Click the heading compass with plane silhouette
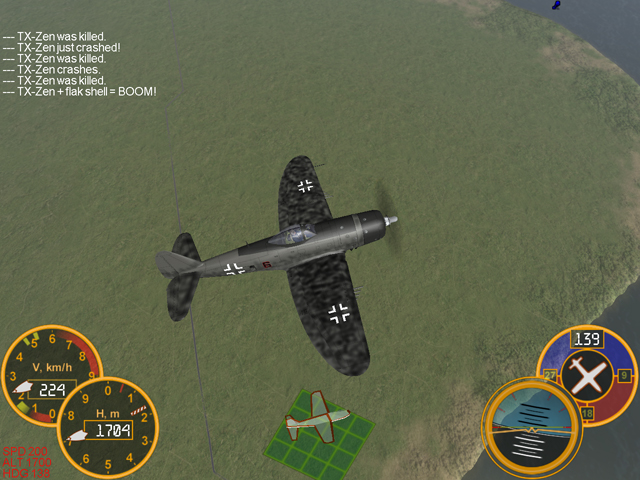 (586, 376)
